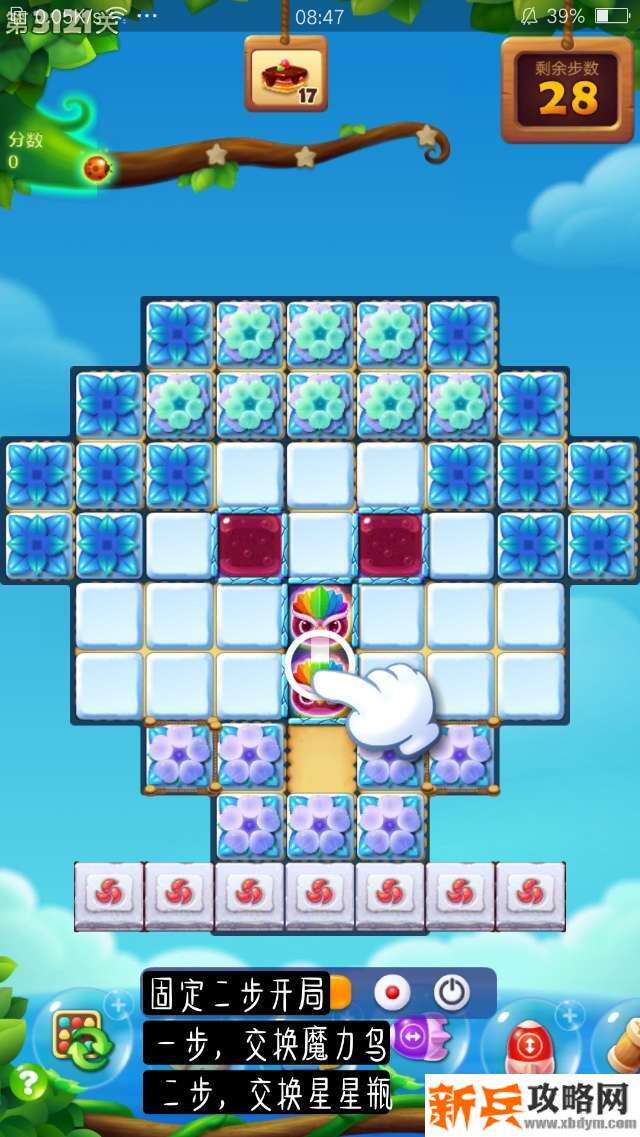Viewport: 640px width, 1137px height.
Task: Add more of the red rocket booster
Action: tap(570, 1015)
